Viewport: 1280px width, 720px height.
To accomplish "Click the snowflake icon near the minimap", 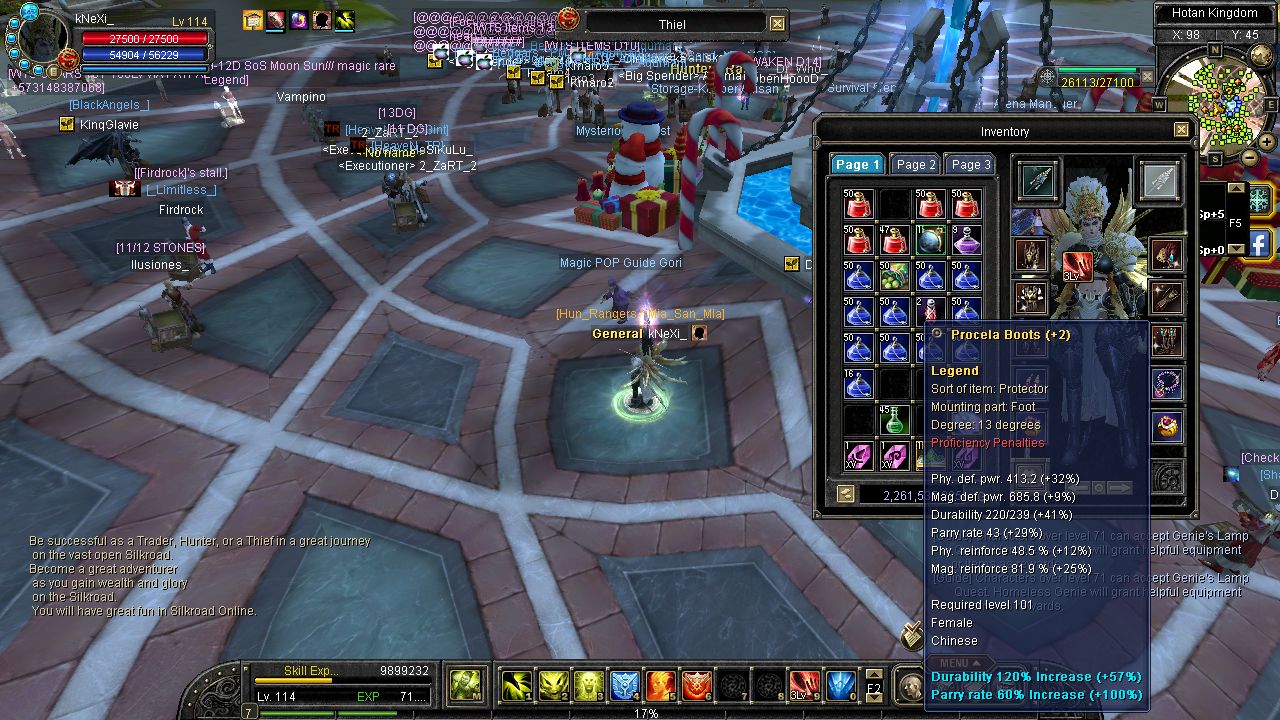I will [1258, 199].
